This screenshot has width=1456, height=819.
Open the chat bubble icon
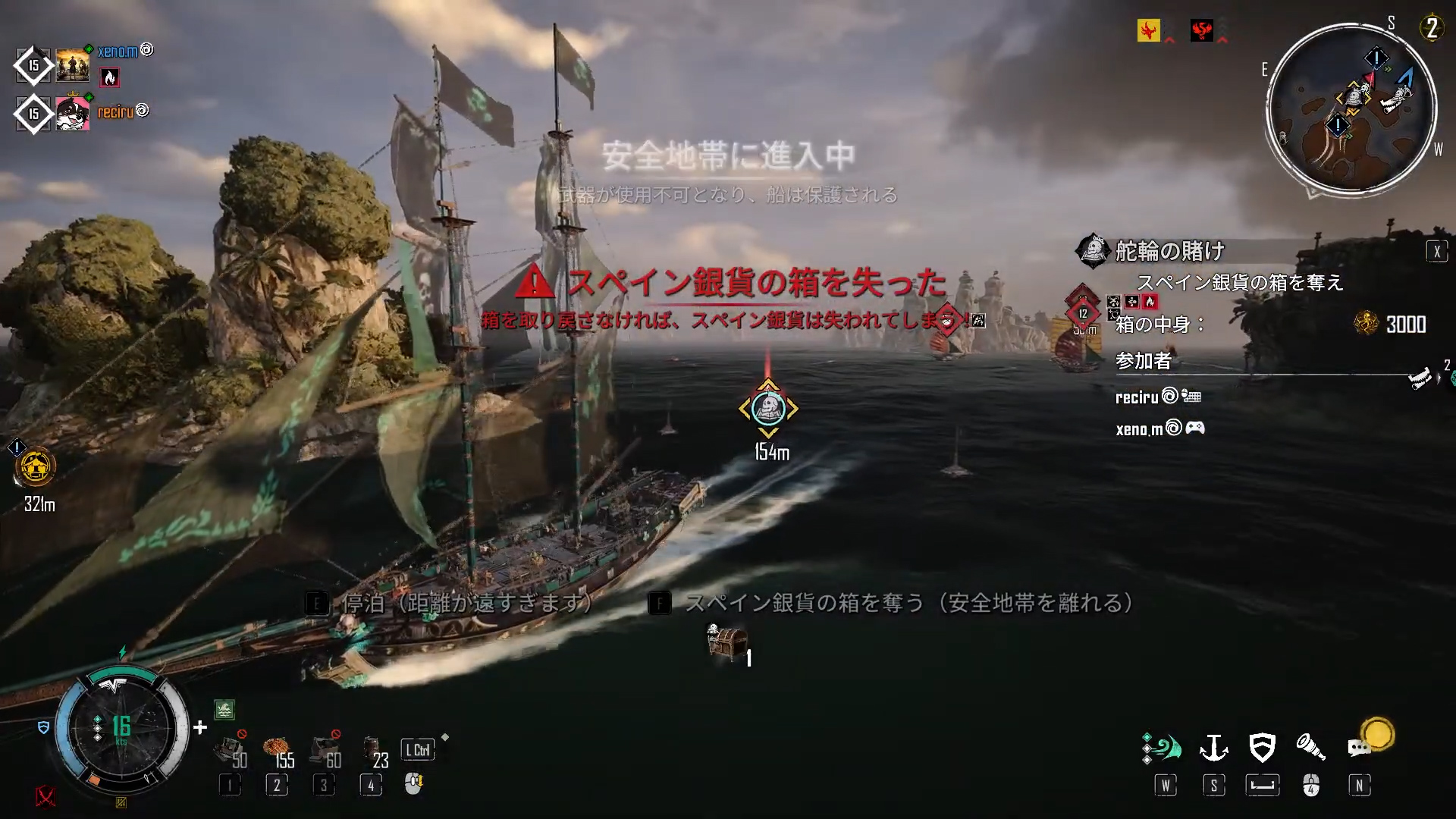[x=1358, y=748]
